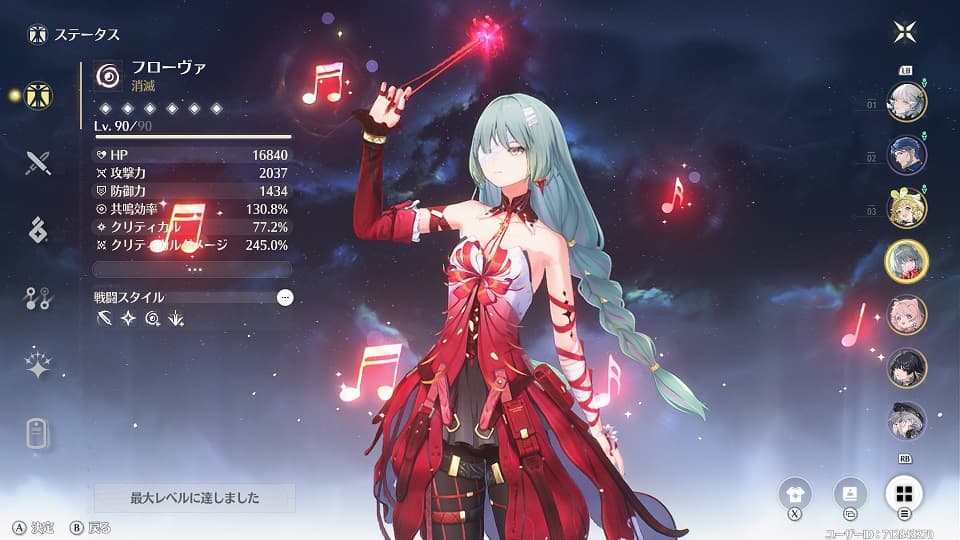This screenshot has width=960, height=540.
Task: Open the character card portrait button
Action: [850, 493]
